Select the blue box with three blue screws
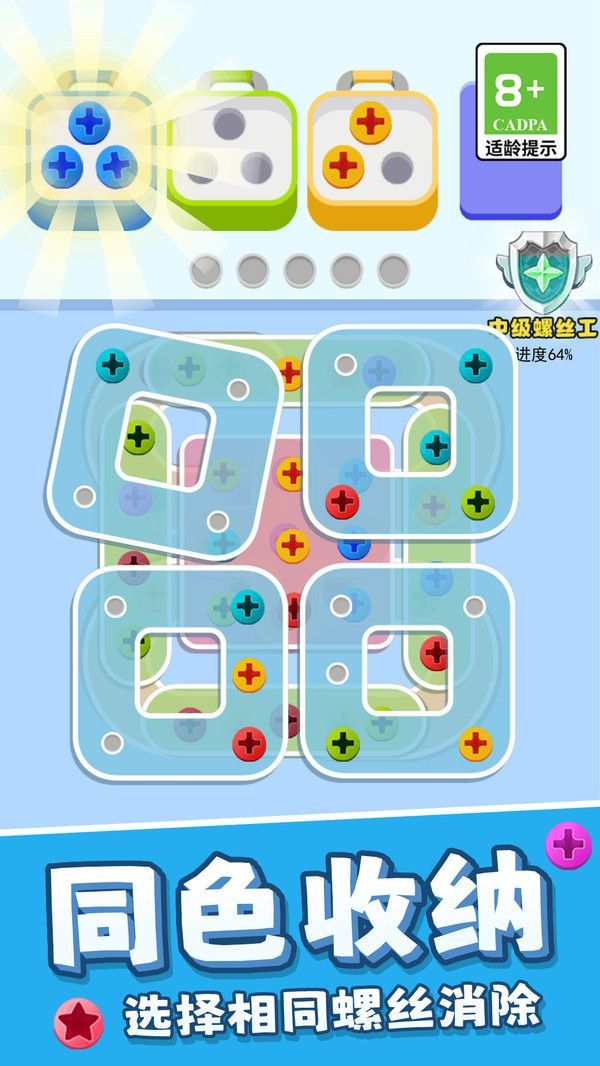Viewport: 600px width, 1066px height. tap(90, 148)
